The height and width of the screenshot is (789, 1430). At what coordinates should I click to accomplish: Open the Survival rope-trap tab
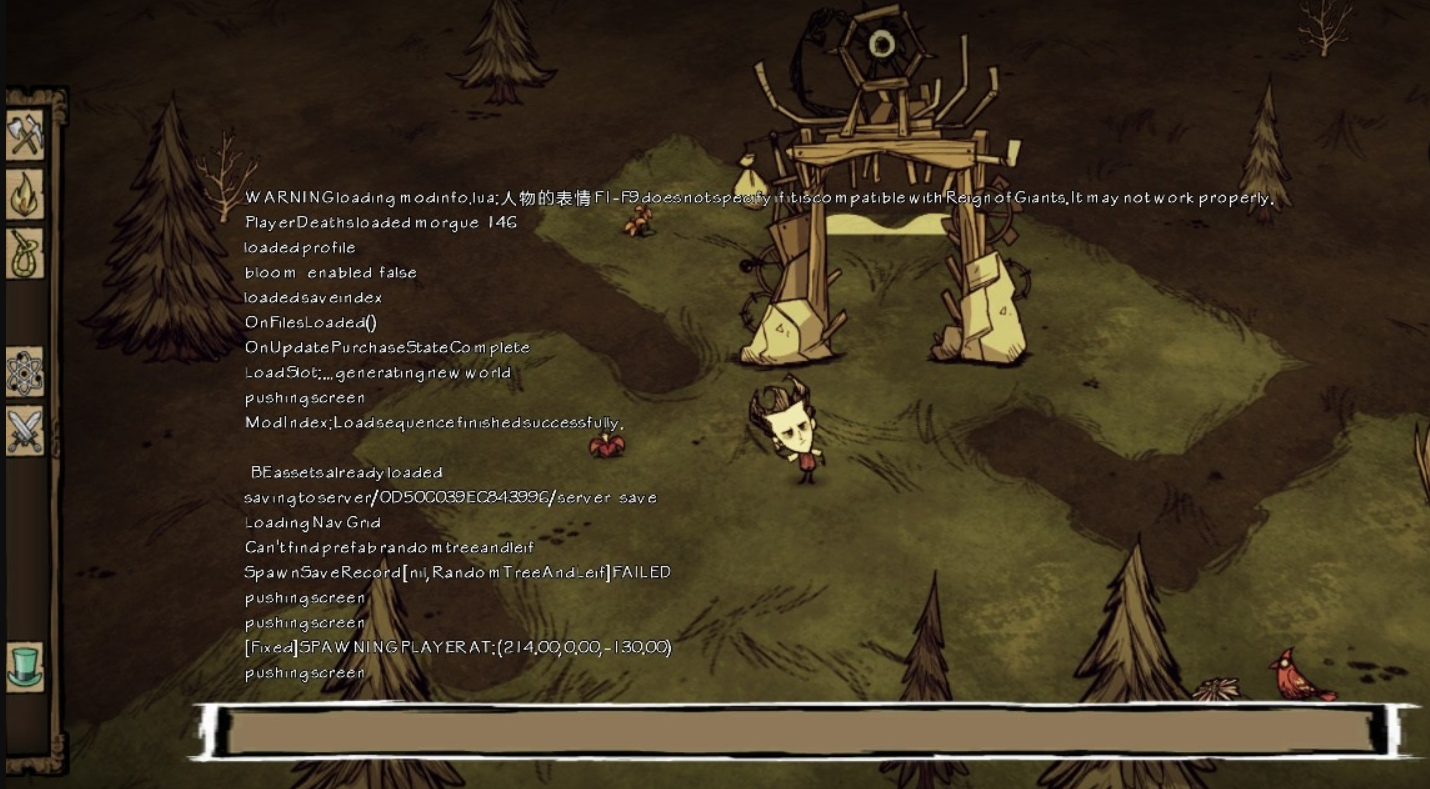25,254
